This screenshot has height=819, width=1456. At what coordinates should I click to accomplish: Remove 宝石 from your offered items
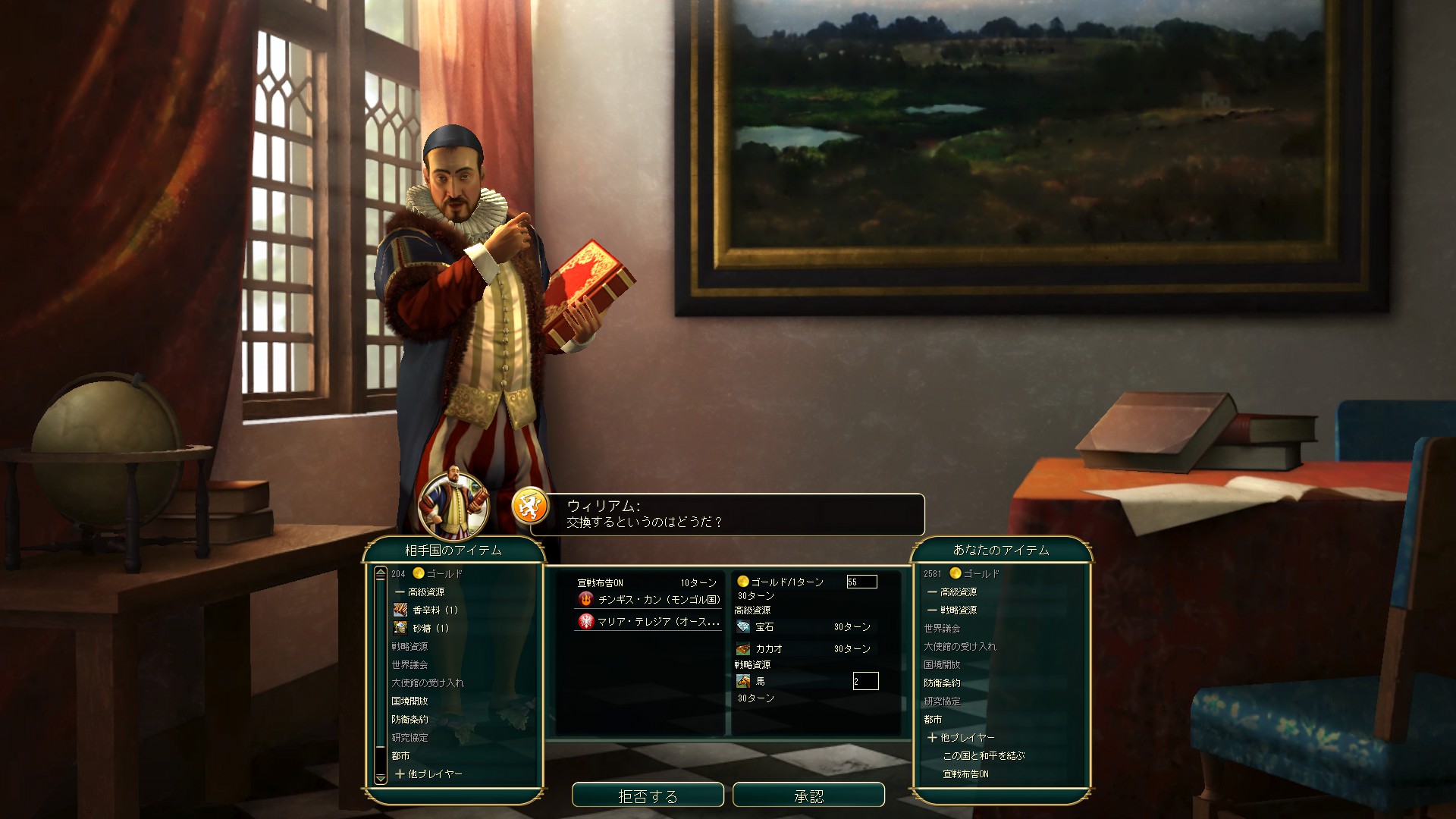click(764, 627)
